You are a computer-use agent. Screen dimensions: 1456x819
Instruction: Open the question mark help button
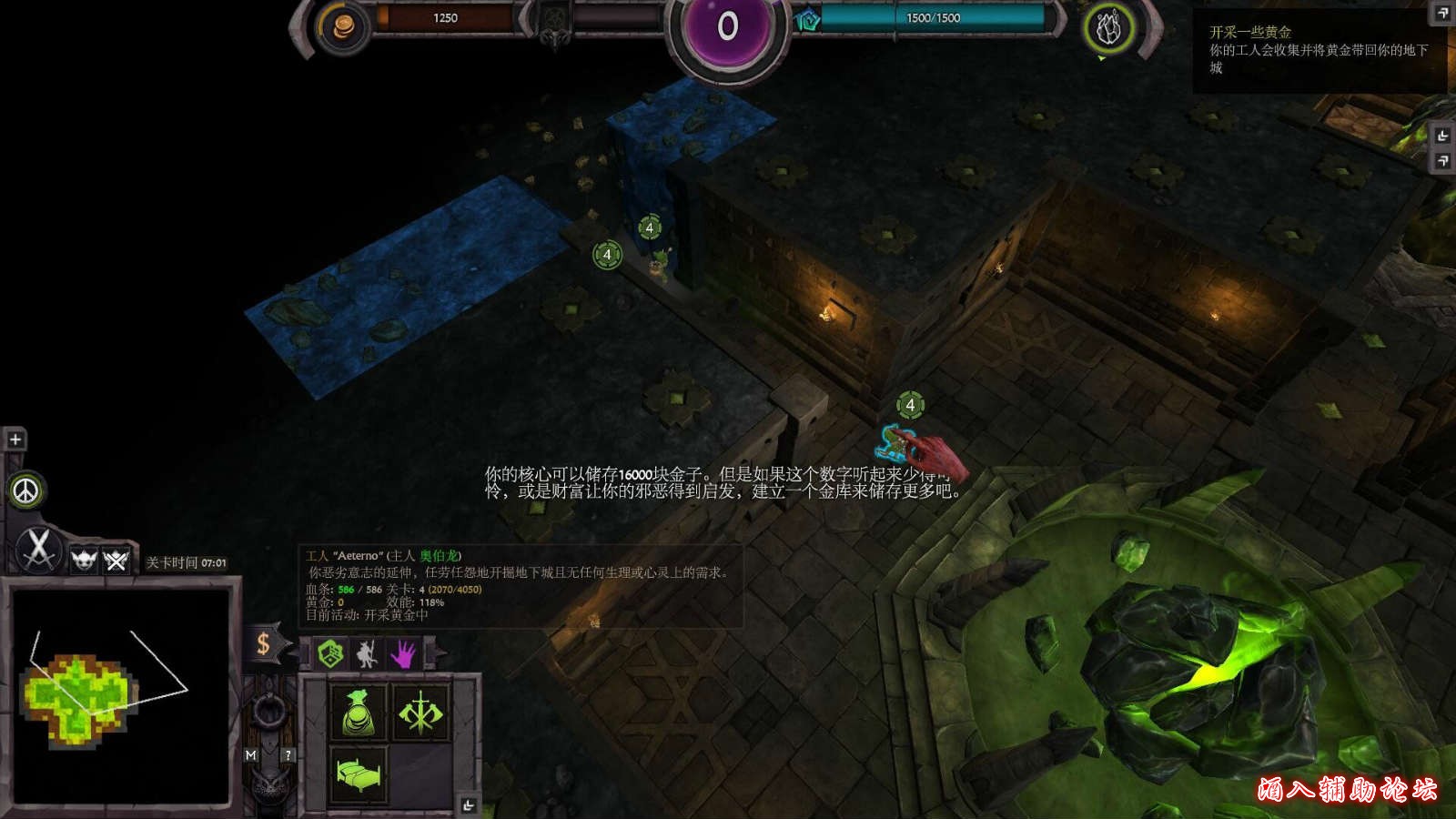(288, 755)
